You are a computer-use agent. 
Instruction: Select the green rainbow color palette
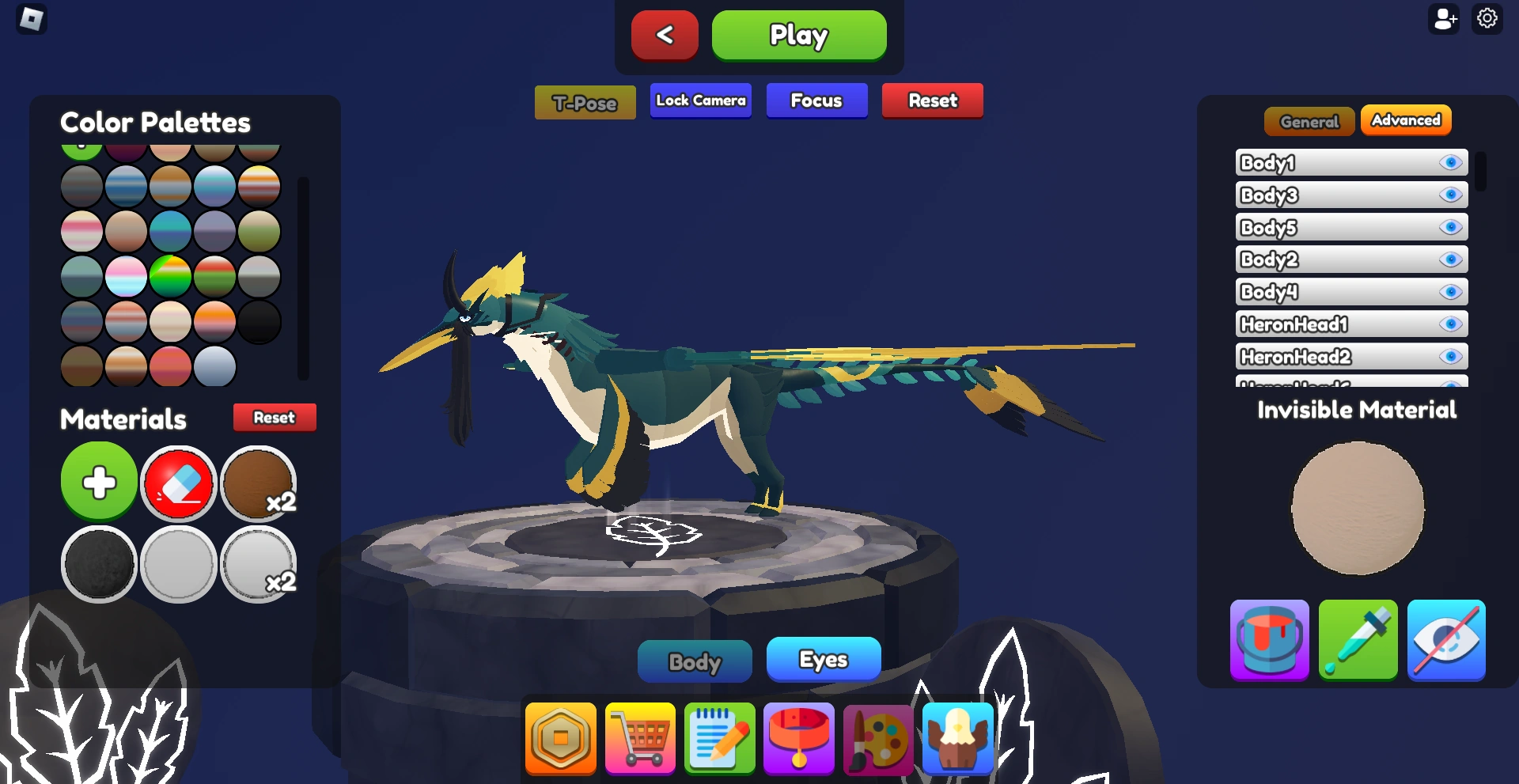pyautogui.click(x=170, y=277)
